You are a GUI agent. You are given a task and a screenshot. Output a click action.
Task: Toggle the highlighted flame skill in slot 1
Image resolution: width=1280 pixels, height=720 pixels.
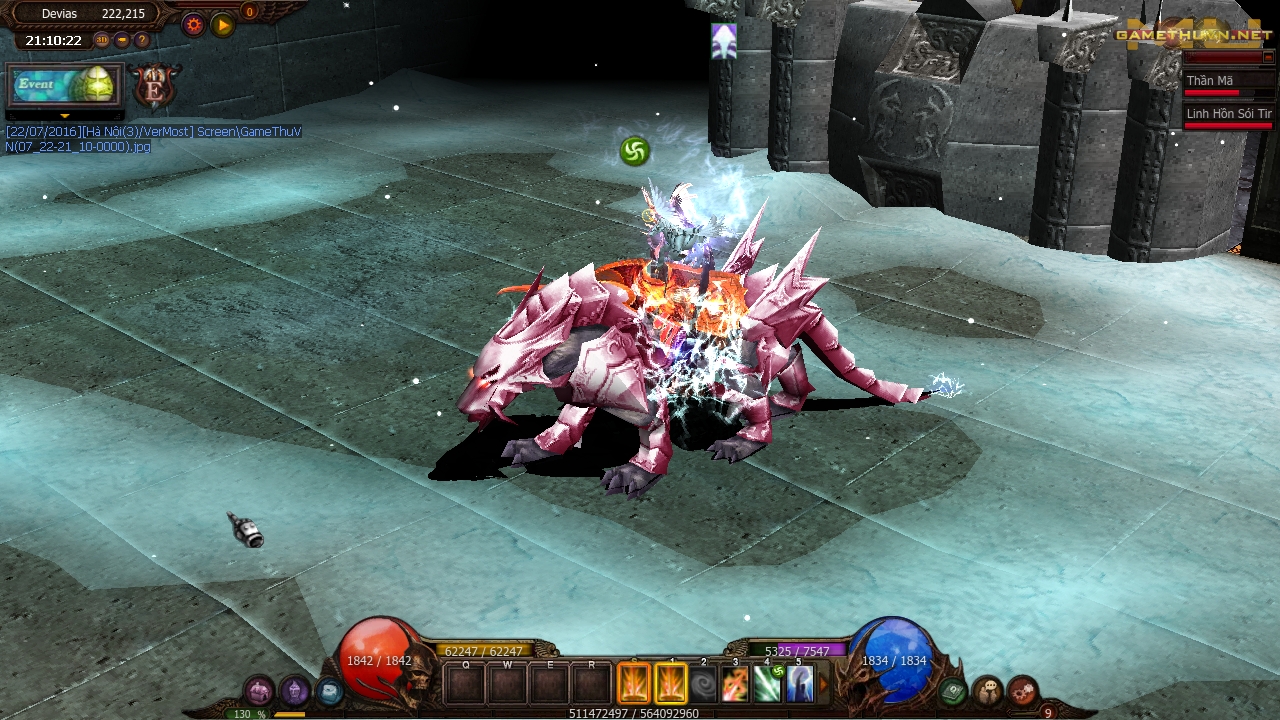tap(671, 683)
